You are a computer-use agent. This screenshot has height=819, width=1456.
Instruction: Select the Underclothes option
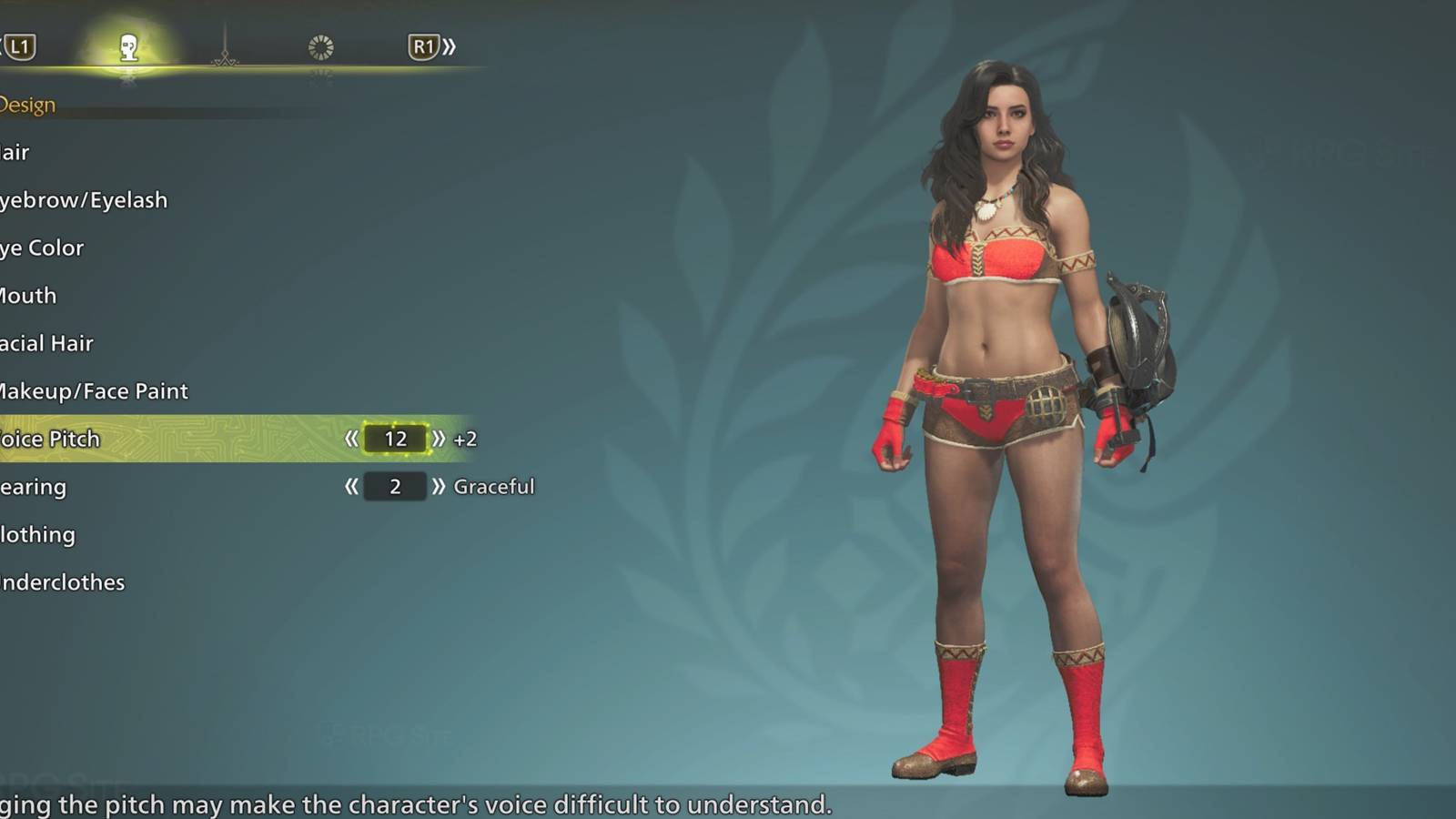pos(61,581)
